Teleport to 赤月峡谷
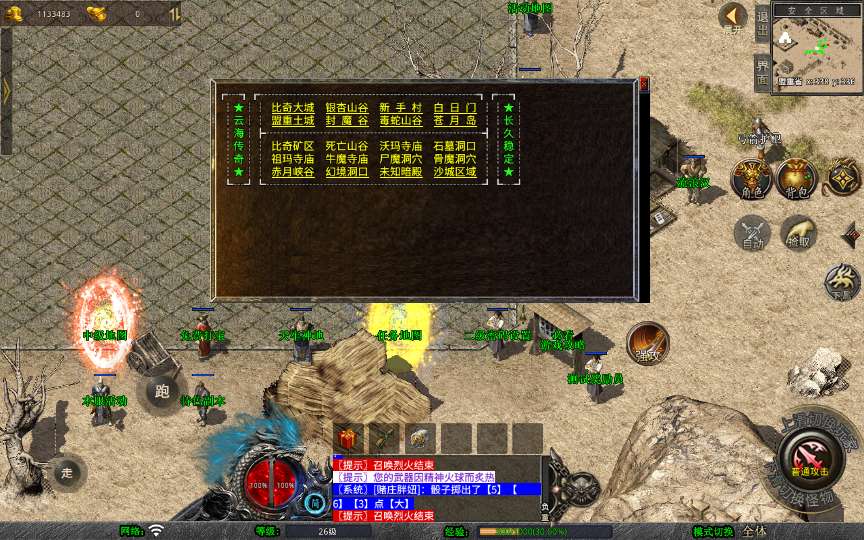 [x=292, y=172]
